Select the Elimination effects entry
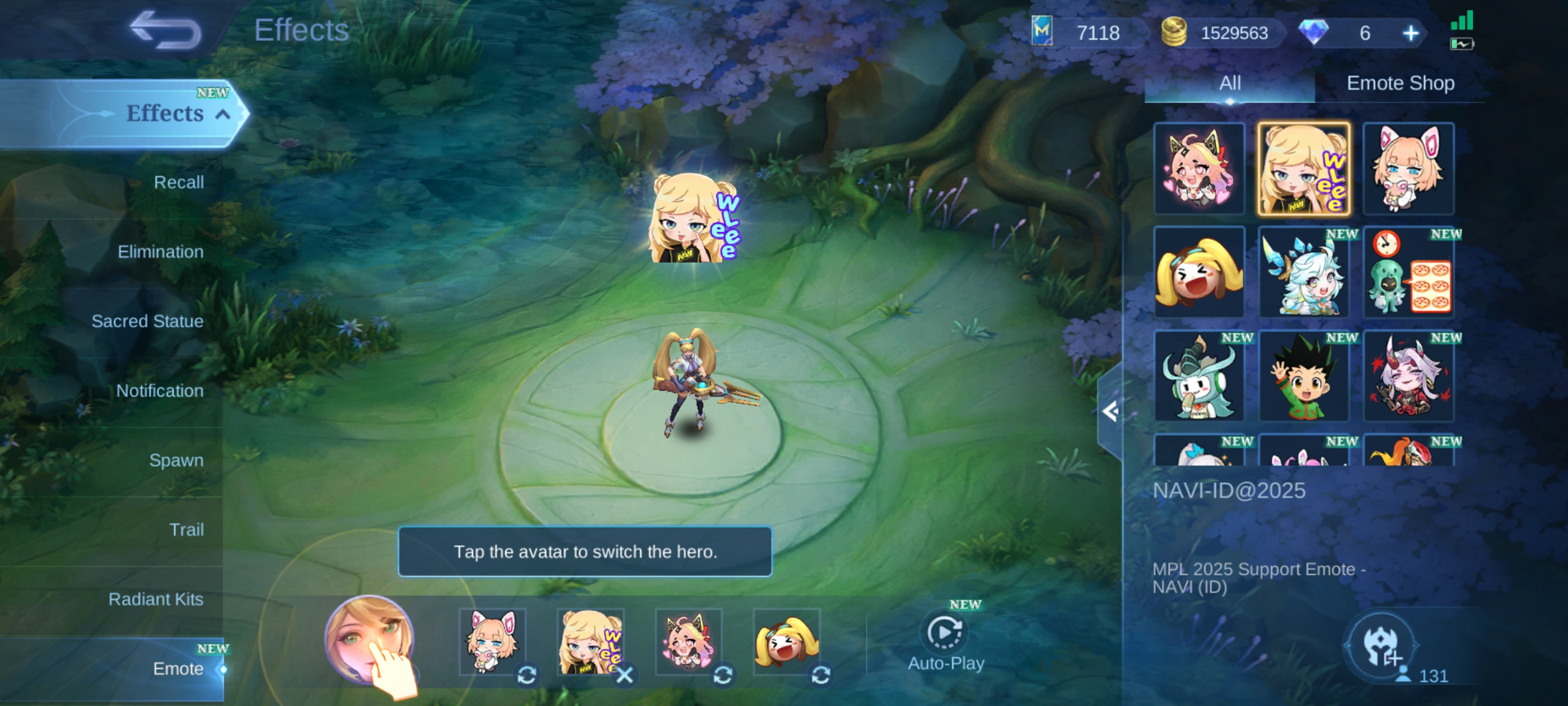Viewport: 1568px width, 706px height. pos(160,252)
